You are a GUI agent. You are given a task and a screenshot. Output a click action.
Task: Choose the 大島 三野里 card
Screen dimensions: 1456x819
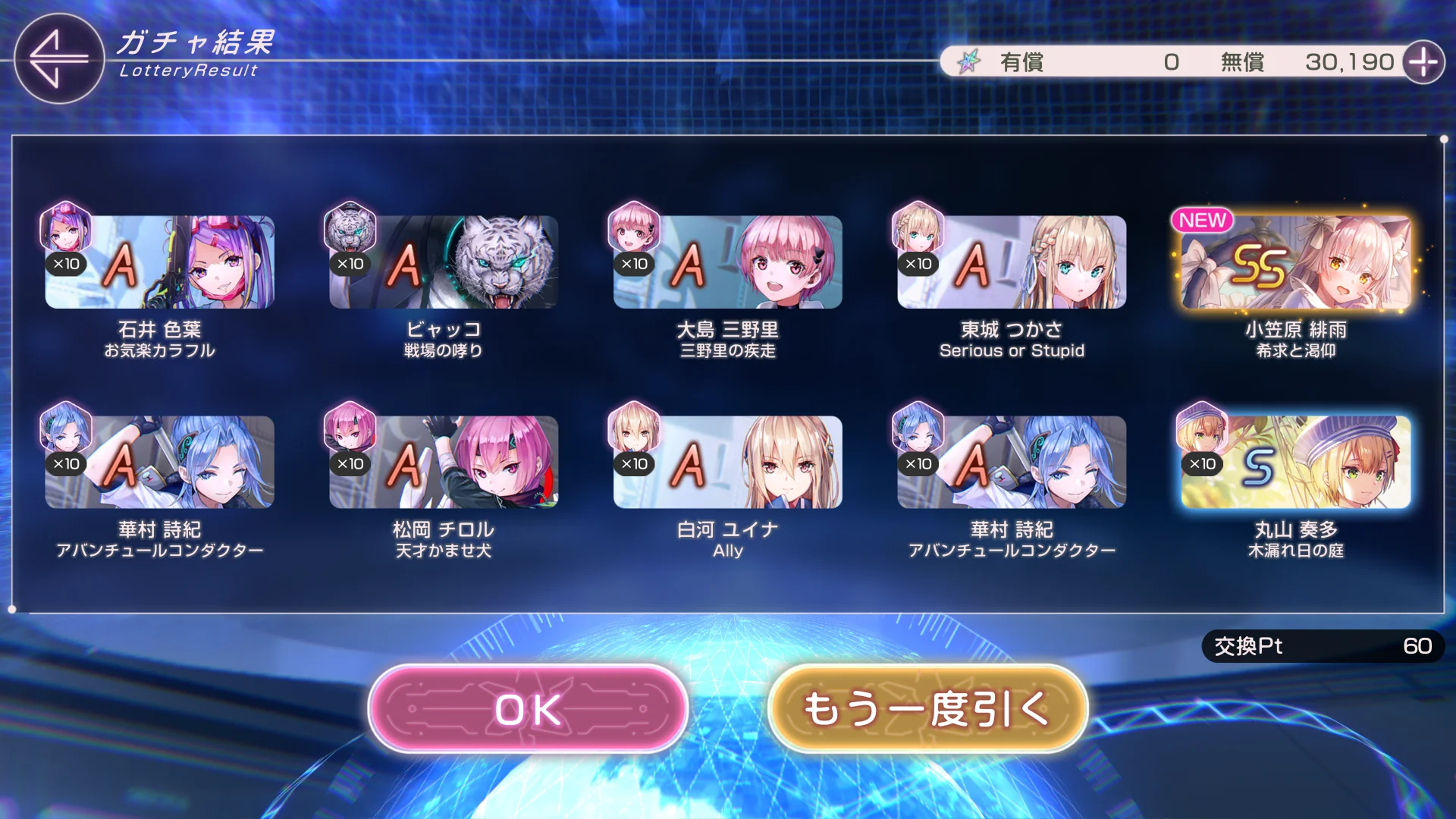727,262
